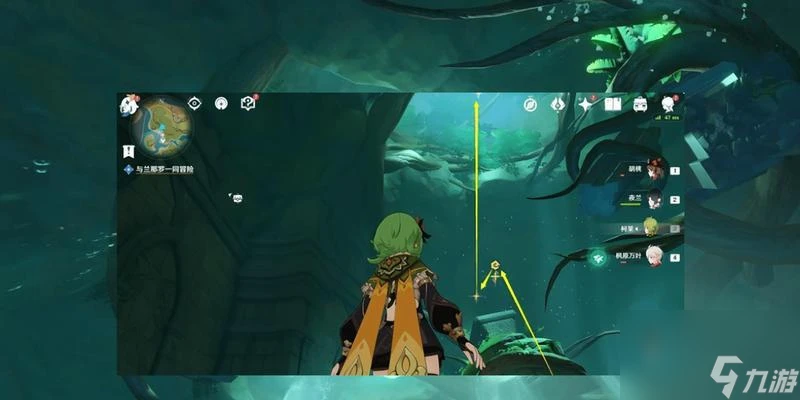Viewport: 800px width, 400px height.
Task: Open the battle pass icon beside the compass
Action: [559, 104]
